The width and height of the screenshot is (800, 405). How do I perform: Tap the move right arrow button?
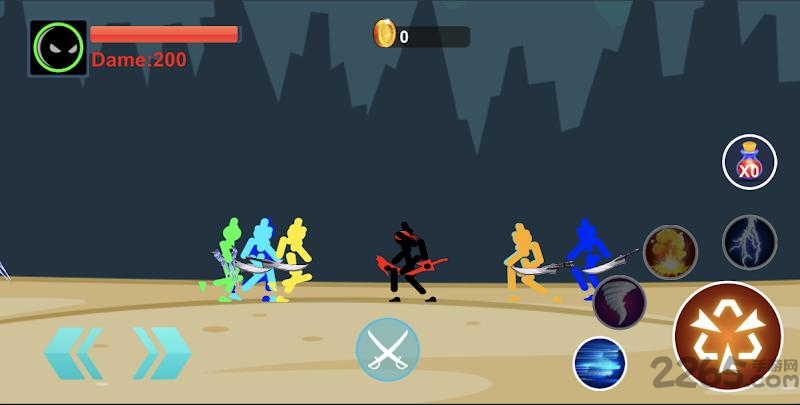click(161, 352)
